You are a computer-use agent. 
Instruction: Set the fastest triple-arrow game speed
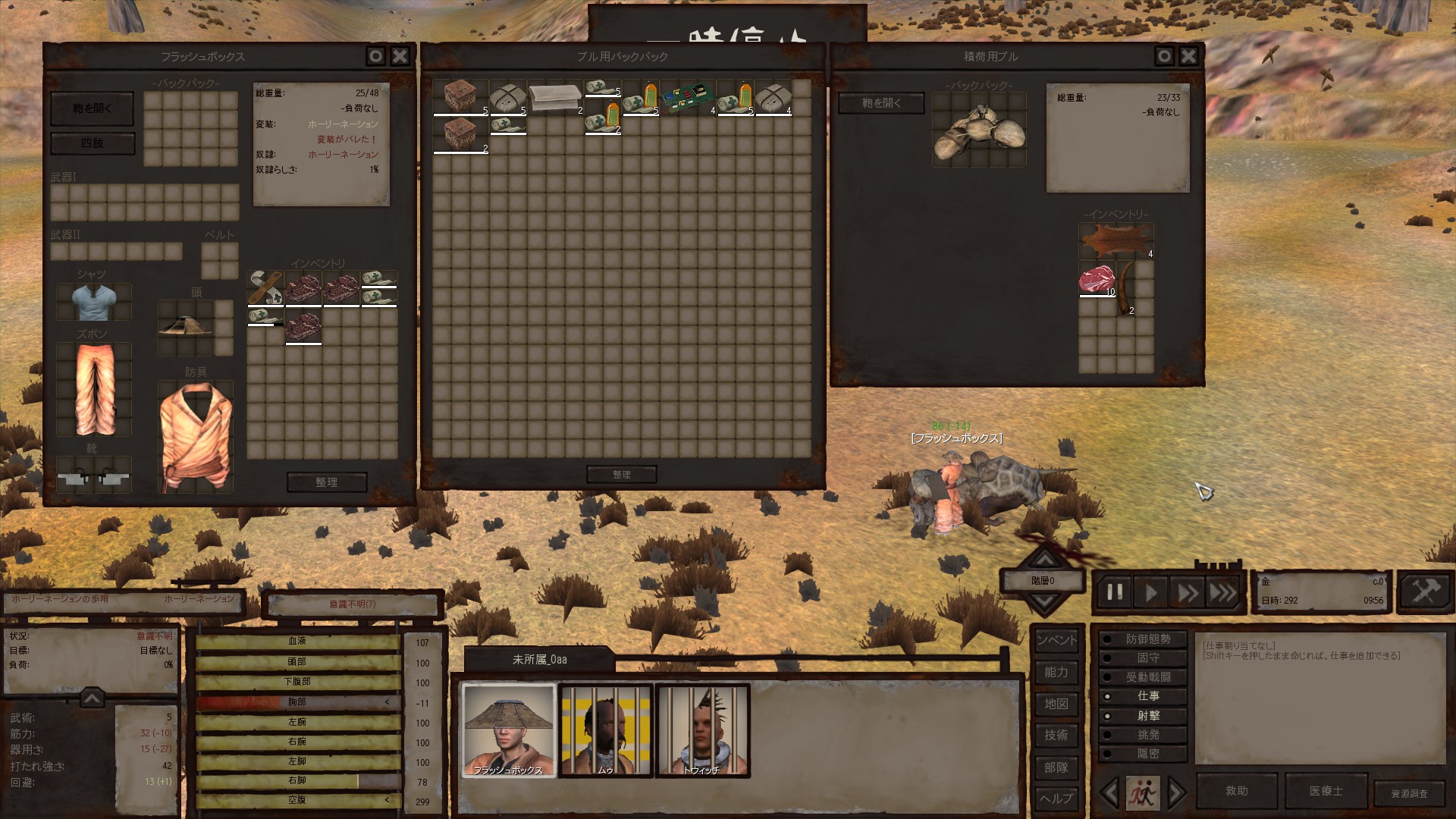(x=1222, y=592)
